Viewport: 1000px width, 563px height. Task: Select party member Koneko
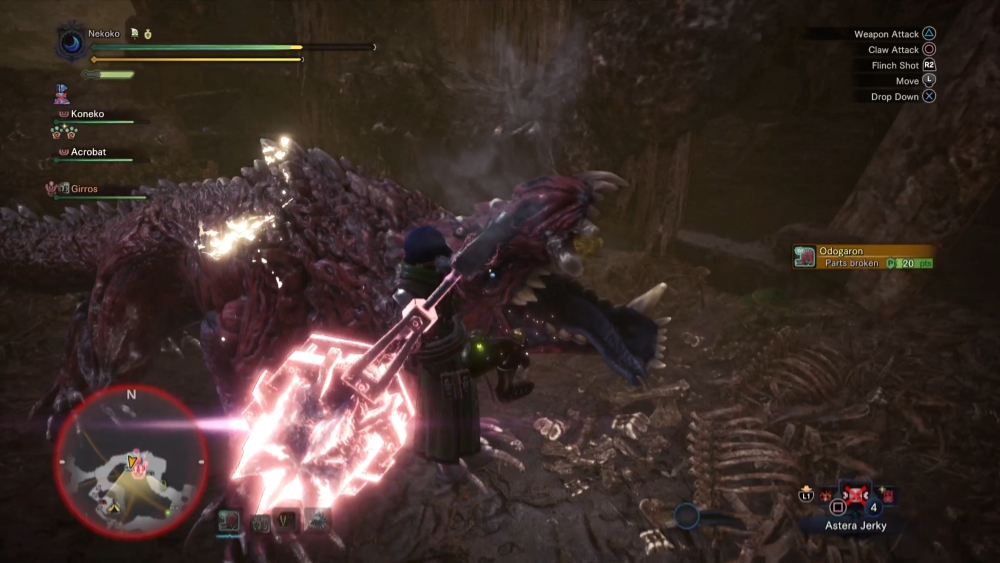click(86, 114)
